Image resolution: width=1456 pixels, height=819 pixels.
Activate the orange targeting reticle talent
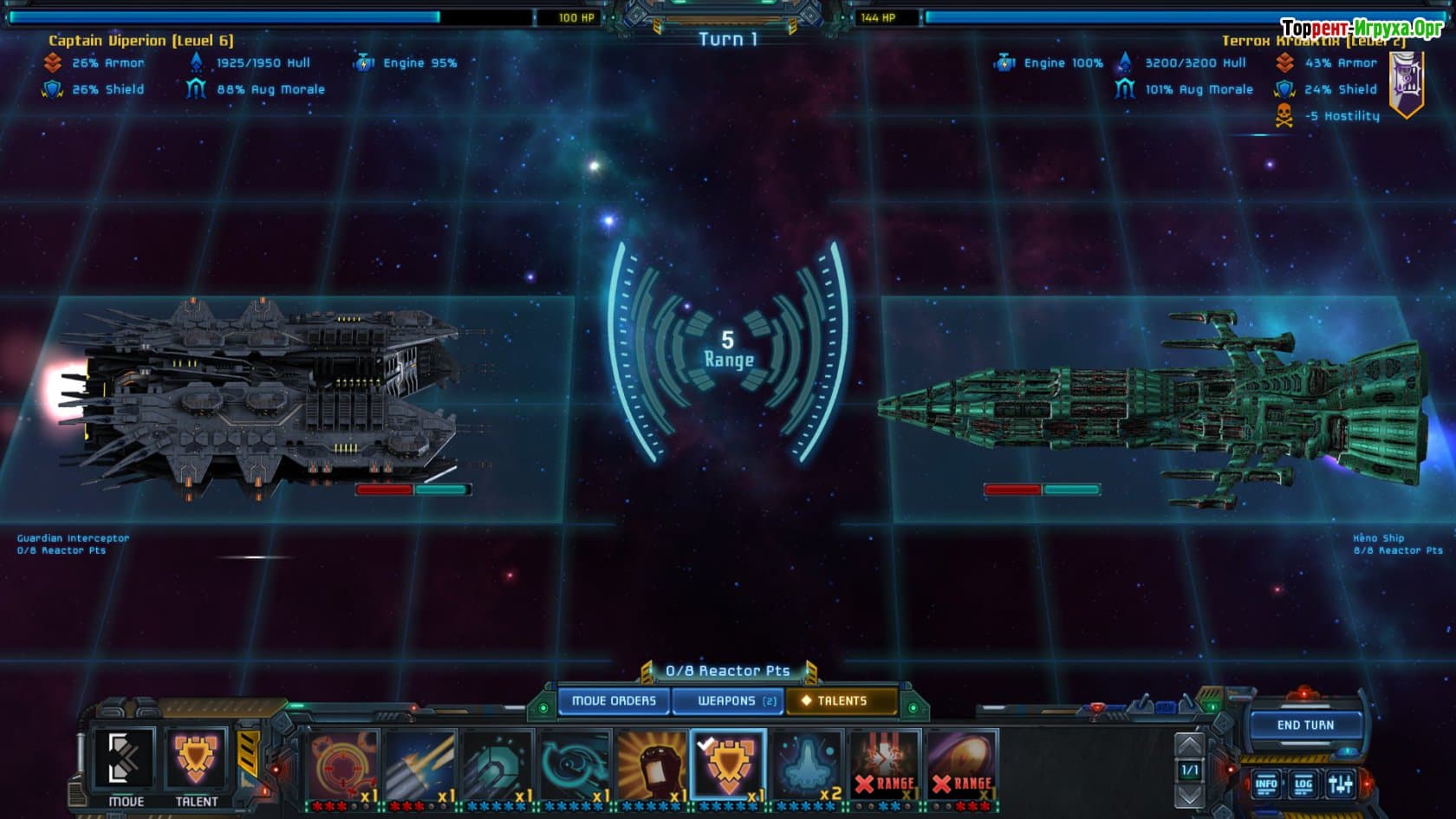coord(342,764)
